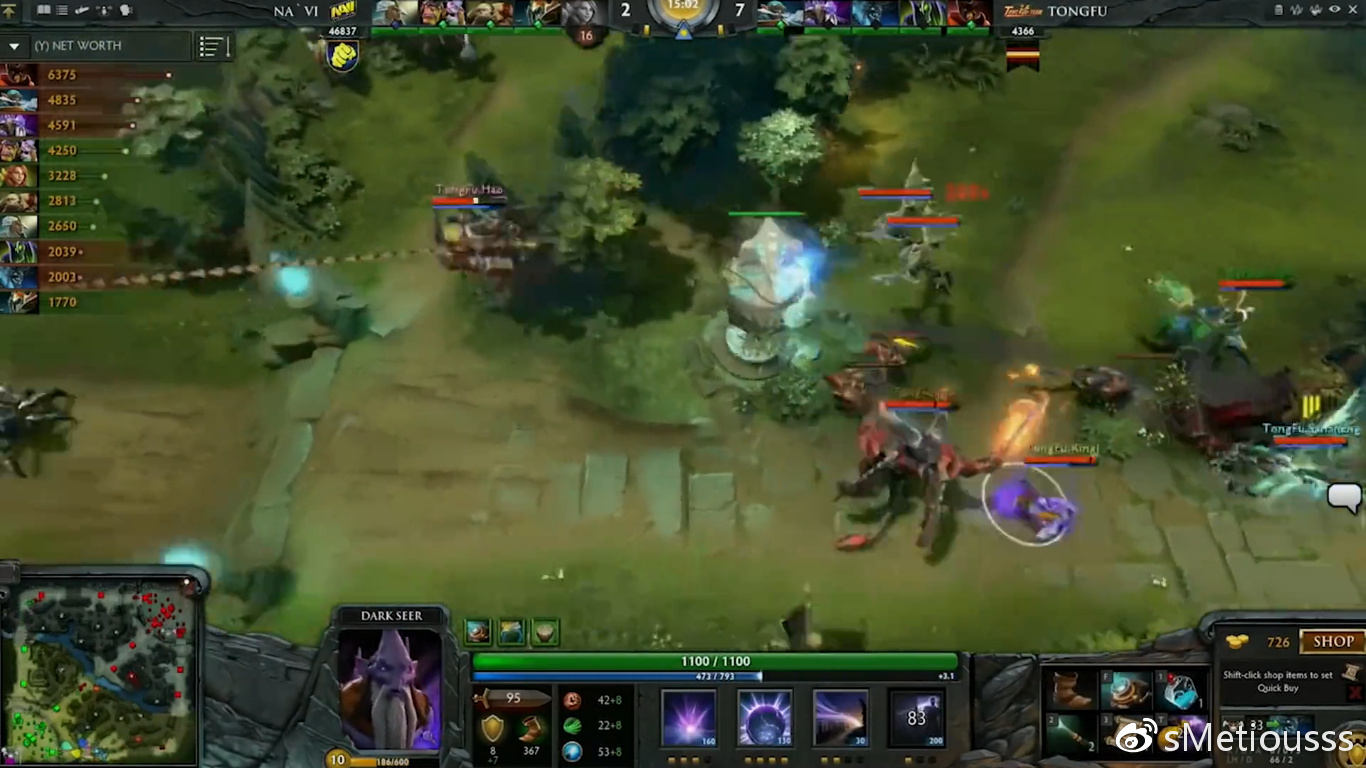Cast the Ion Shell ability
Screen dimensions: 1366x768
coord(765,717)
